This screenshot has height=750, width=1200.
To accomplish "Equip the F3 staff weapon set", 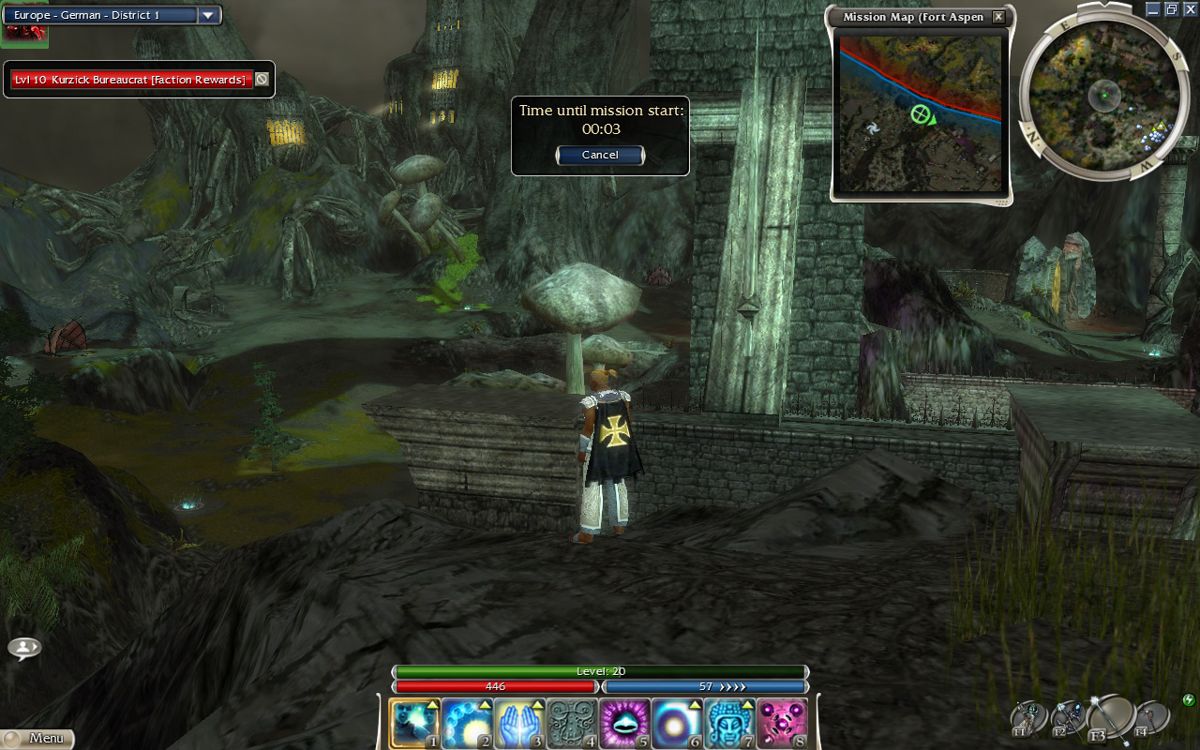I will (1111, 716).
